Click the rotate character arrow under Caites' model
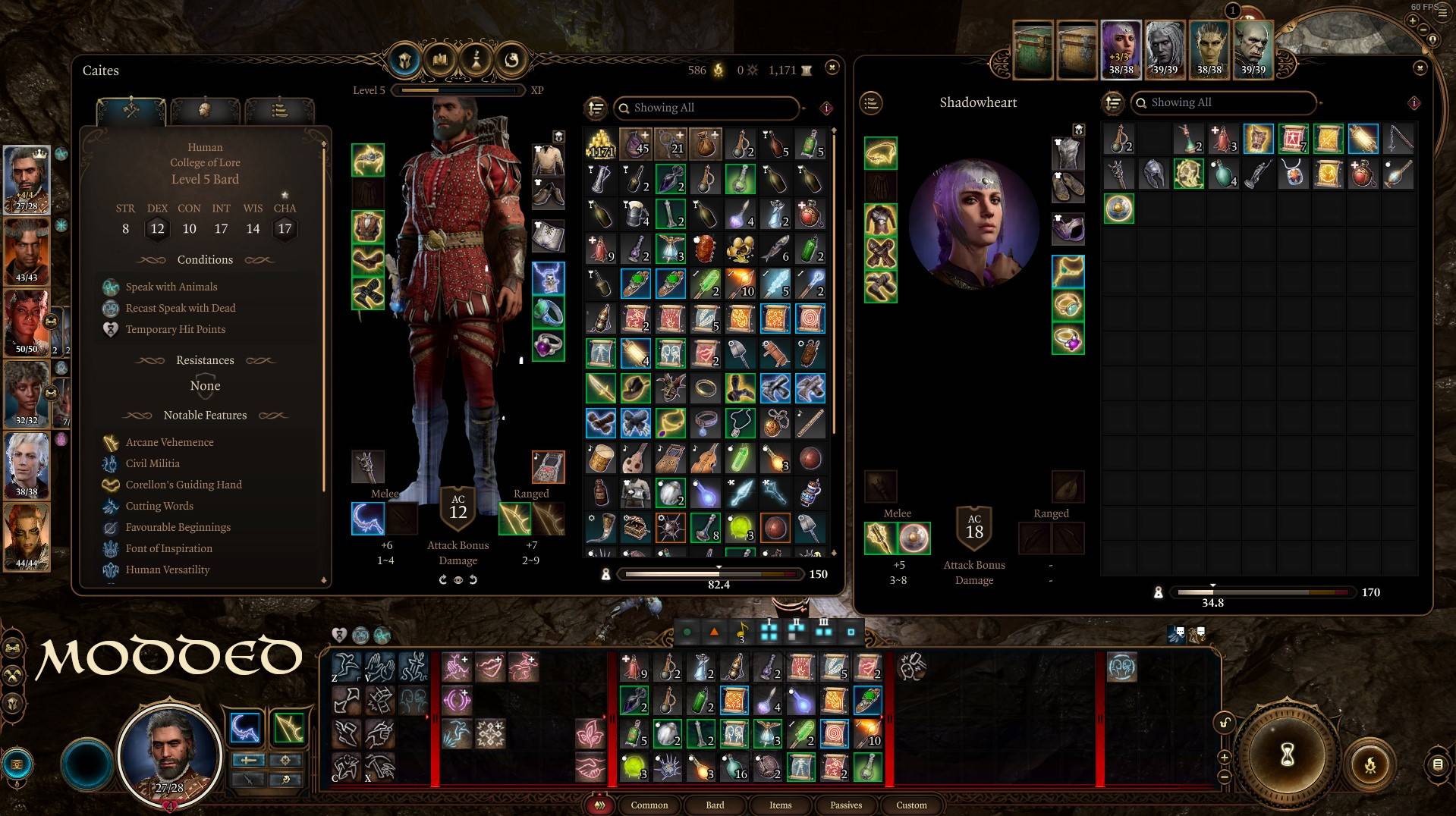The image size is (1456, 816). pyautogui.click(x=443, y=579)
